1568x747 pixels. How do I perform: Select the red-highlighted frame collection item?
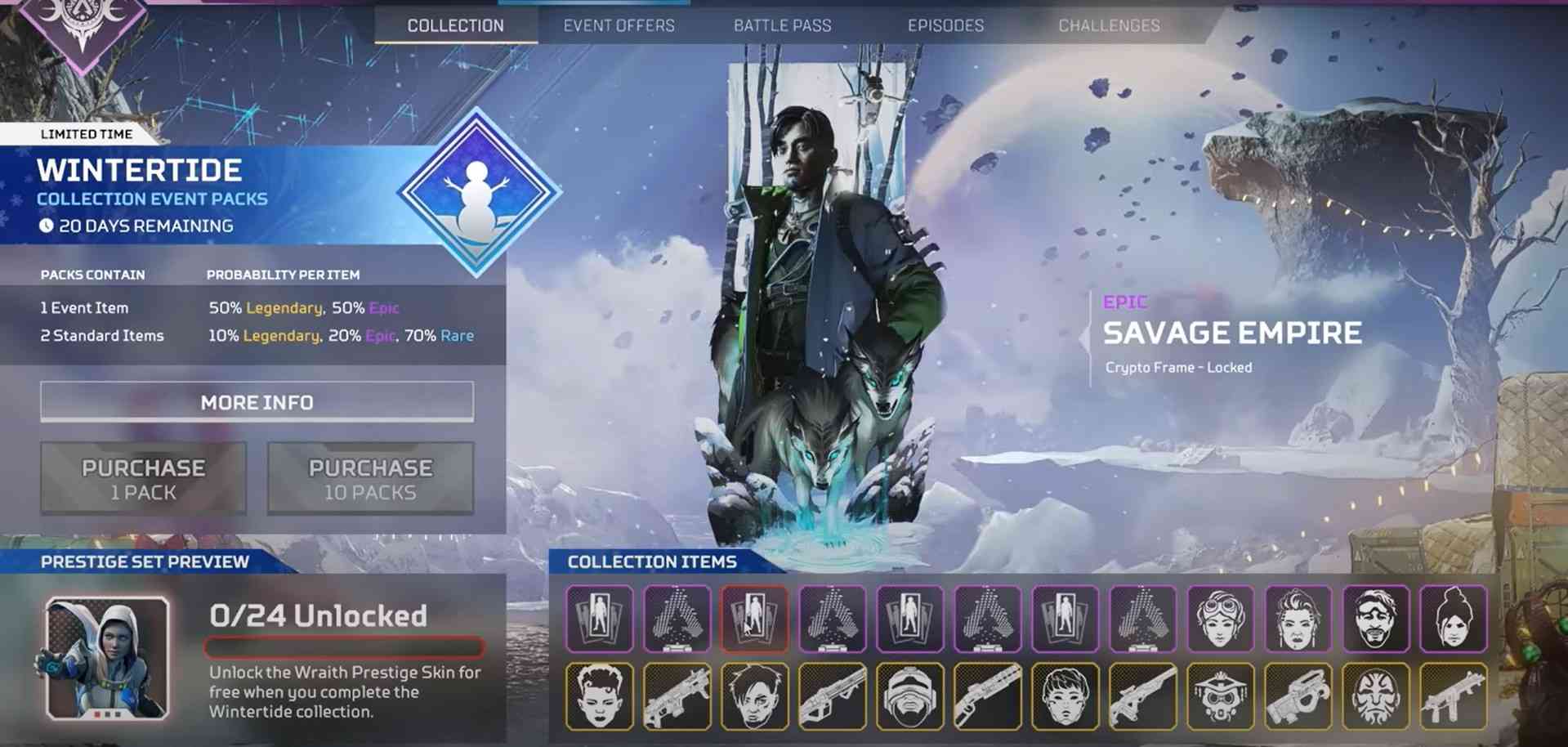pos(754,619)
